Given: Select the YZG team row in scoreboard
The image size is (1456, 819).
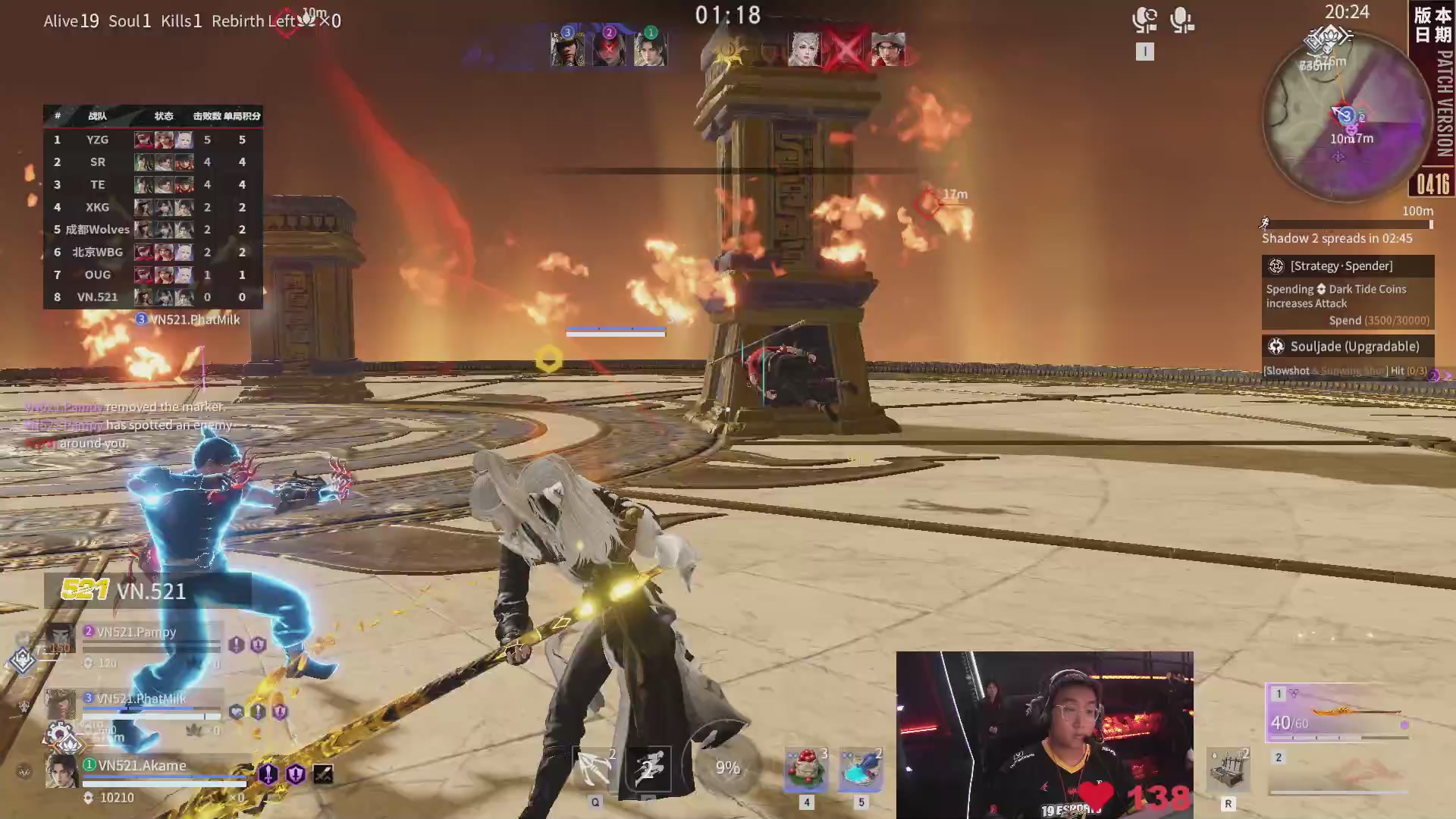Looking at the screenshot, I should 152,140.
